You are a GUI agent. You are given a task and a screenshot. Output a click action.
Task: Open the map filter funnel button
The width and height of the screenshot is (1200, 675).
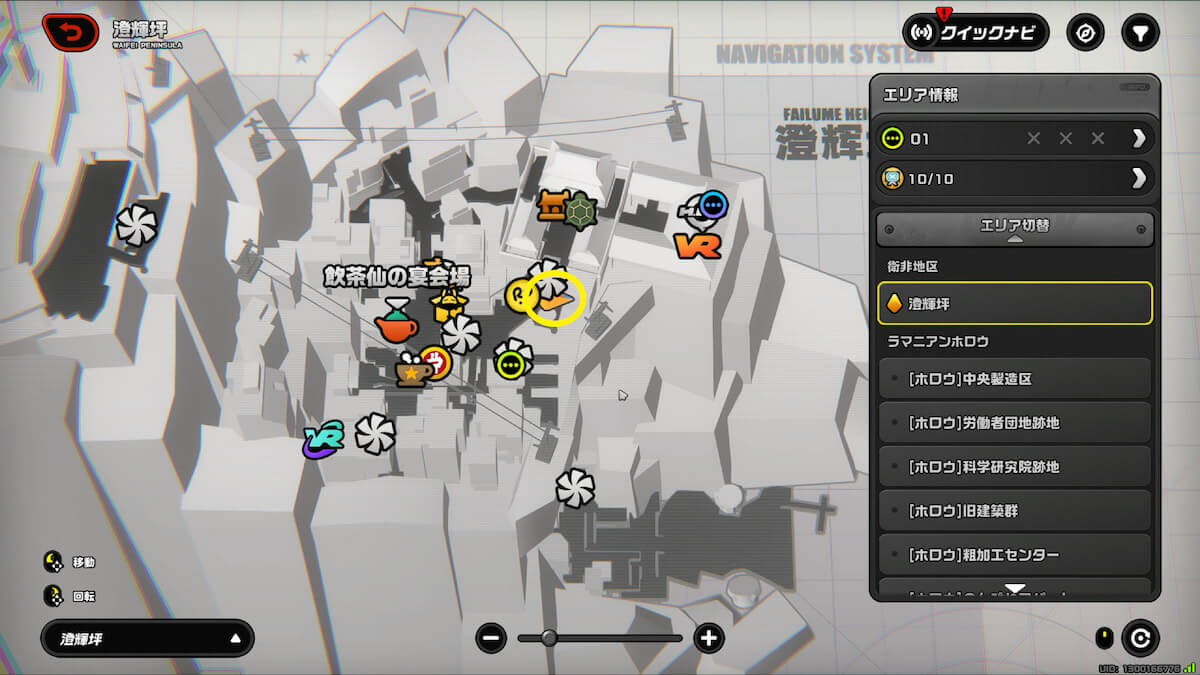click(x=1140, y=32)
